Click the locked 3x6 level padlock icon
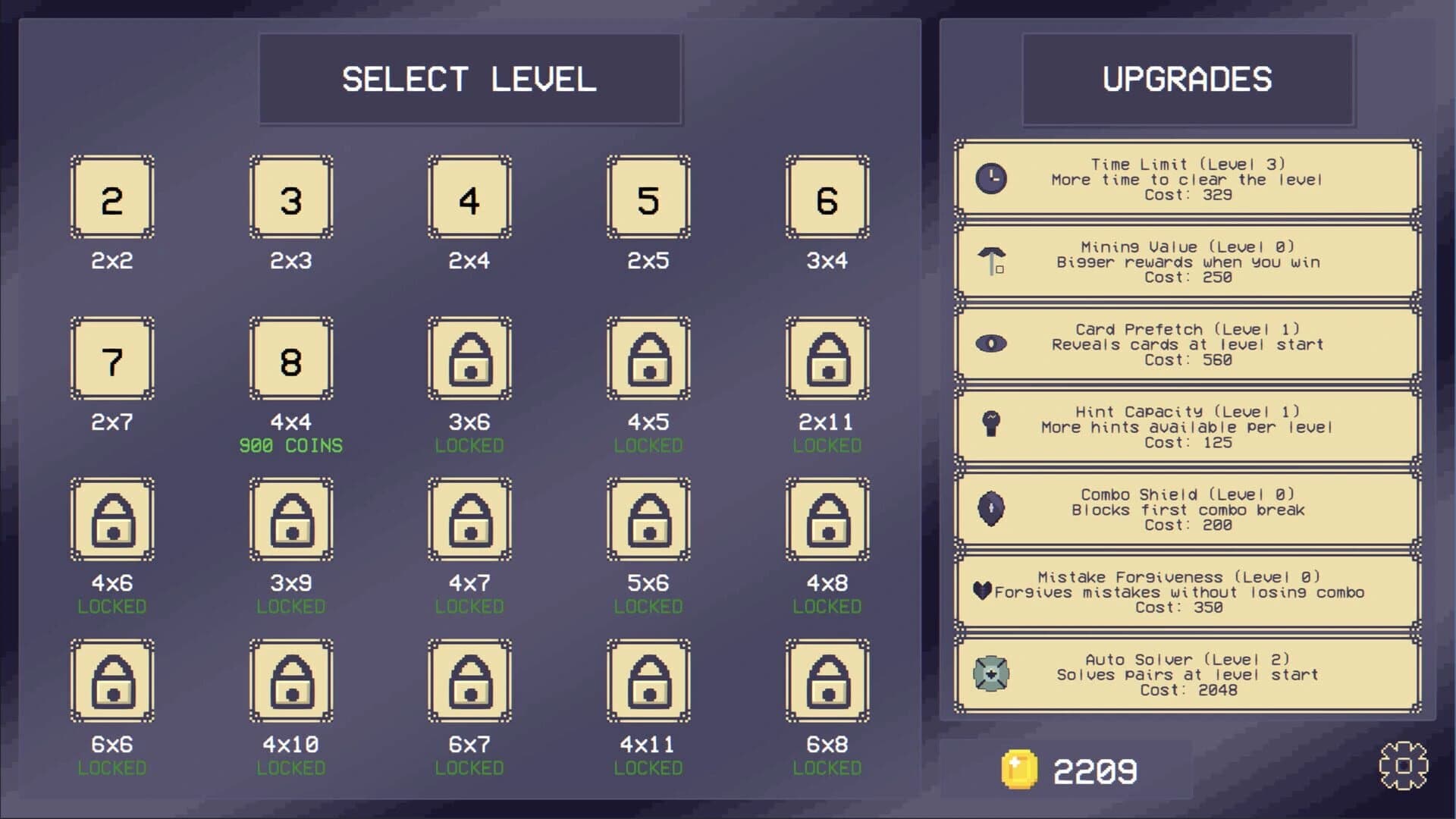Viewport: 1456px width, 819px height. click(469, 360)
